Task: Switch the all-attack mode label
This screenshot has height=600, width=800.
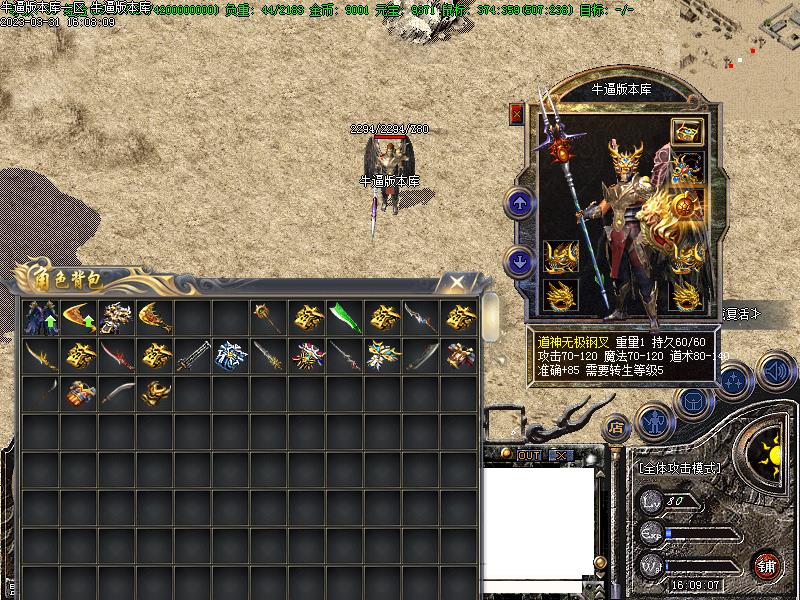Action: click(x=679, y=467)
